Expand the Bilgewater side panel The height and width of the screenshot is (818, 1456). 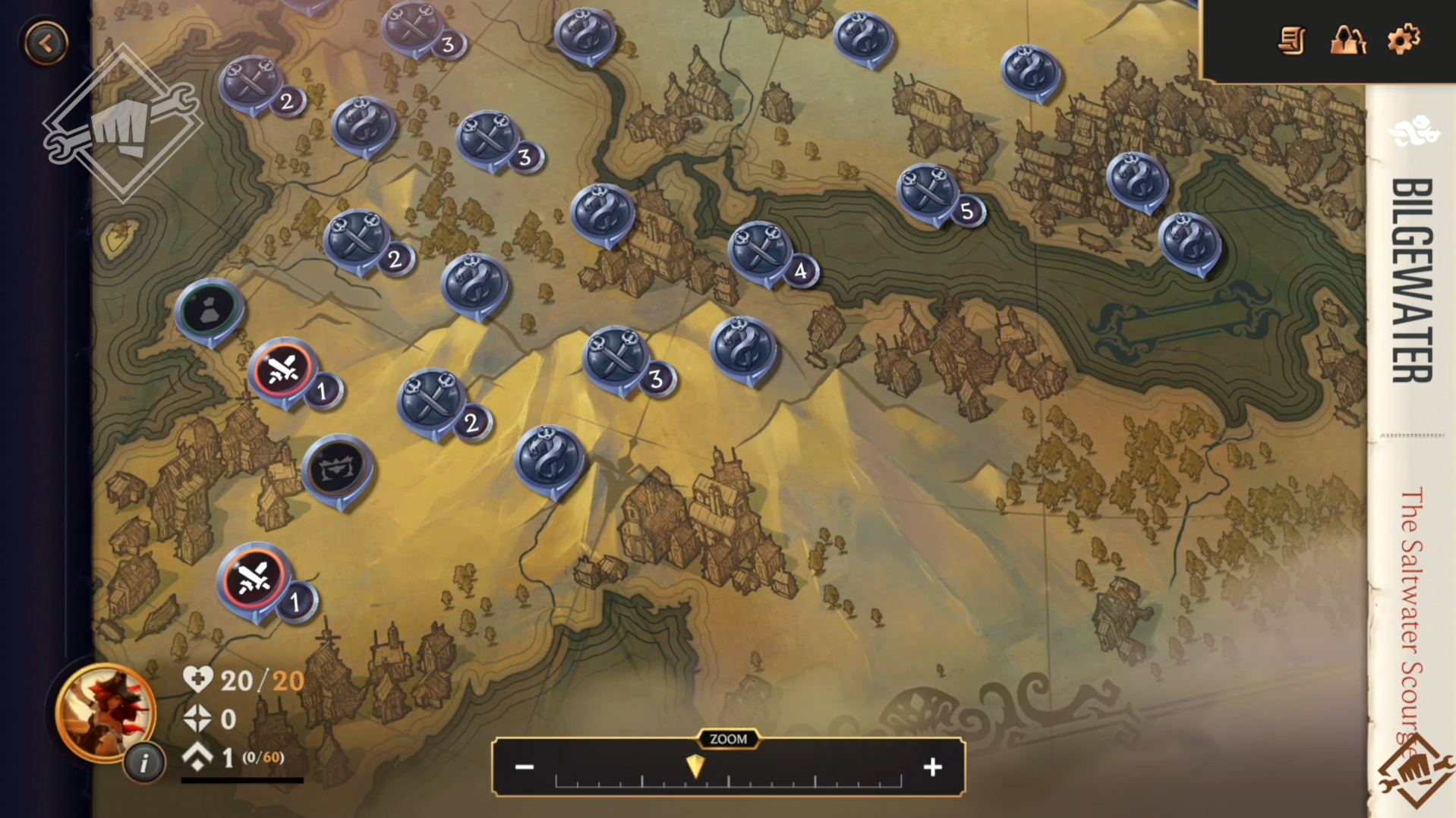(1412, 281)
